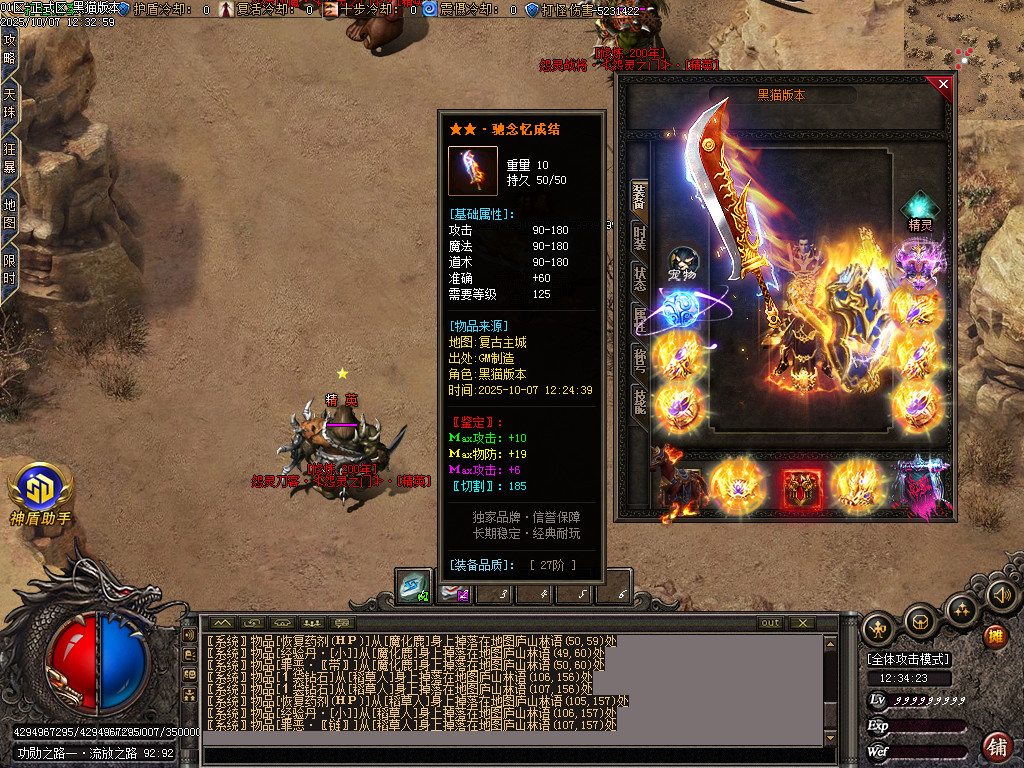Choose the red-framed armor slot
This screenshot has height=768, width=1024.
click(802, 487)
